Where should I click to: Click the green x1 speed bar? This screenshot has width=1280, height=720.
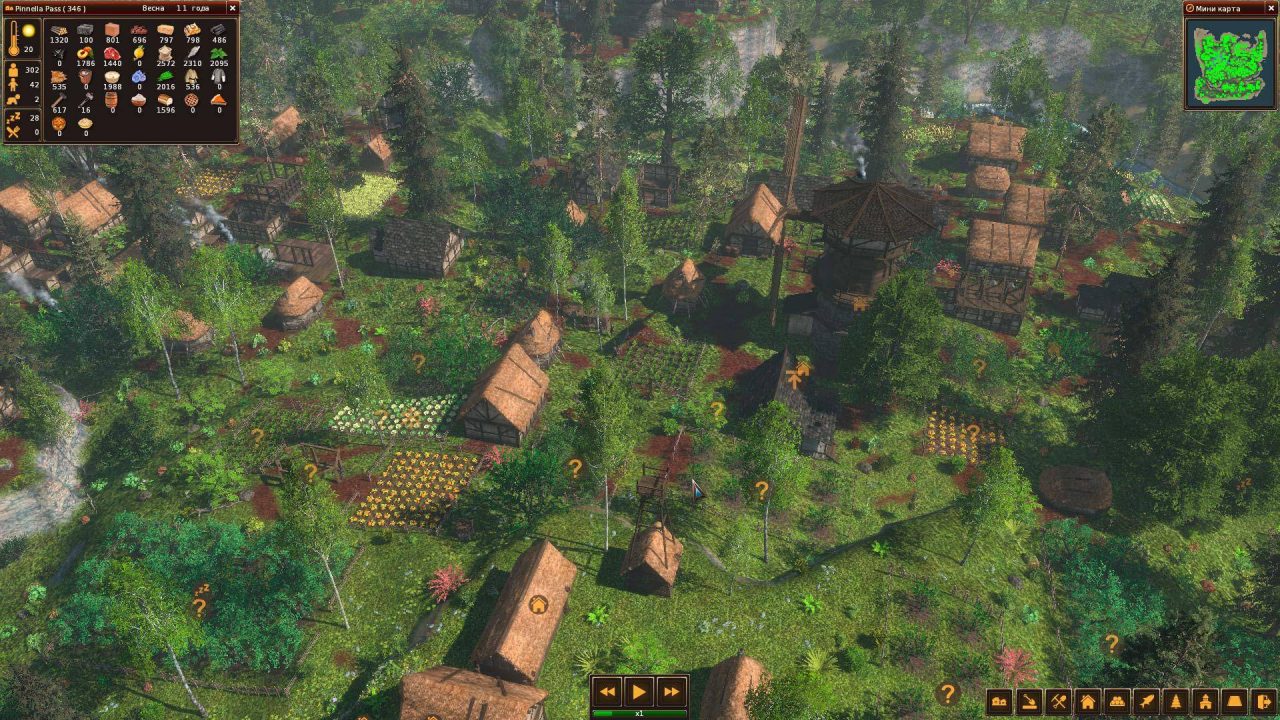(x=638, y=713)
